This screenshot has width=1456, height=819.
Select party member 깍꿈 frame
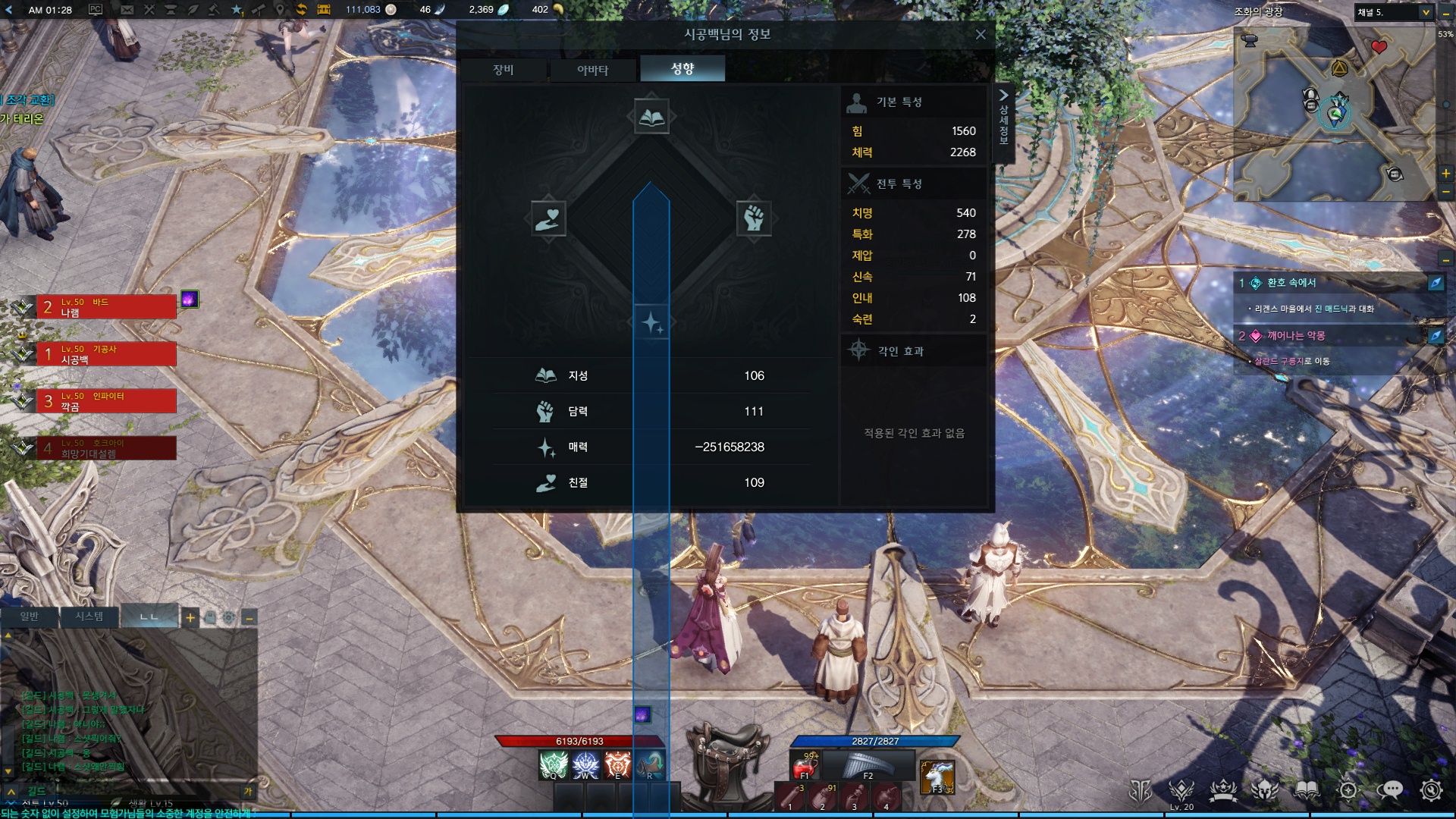point(106,401)
